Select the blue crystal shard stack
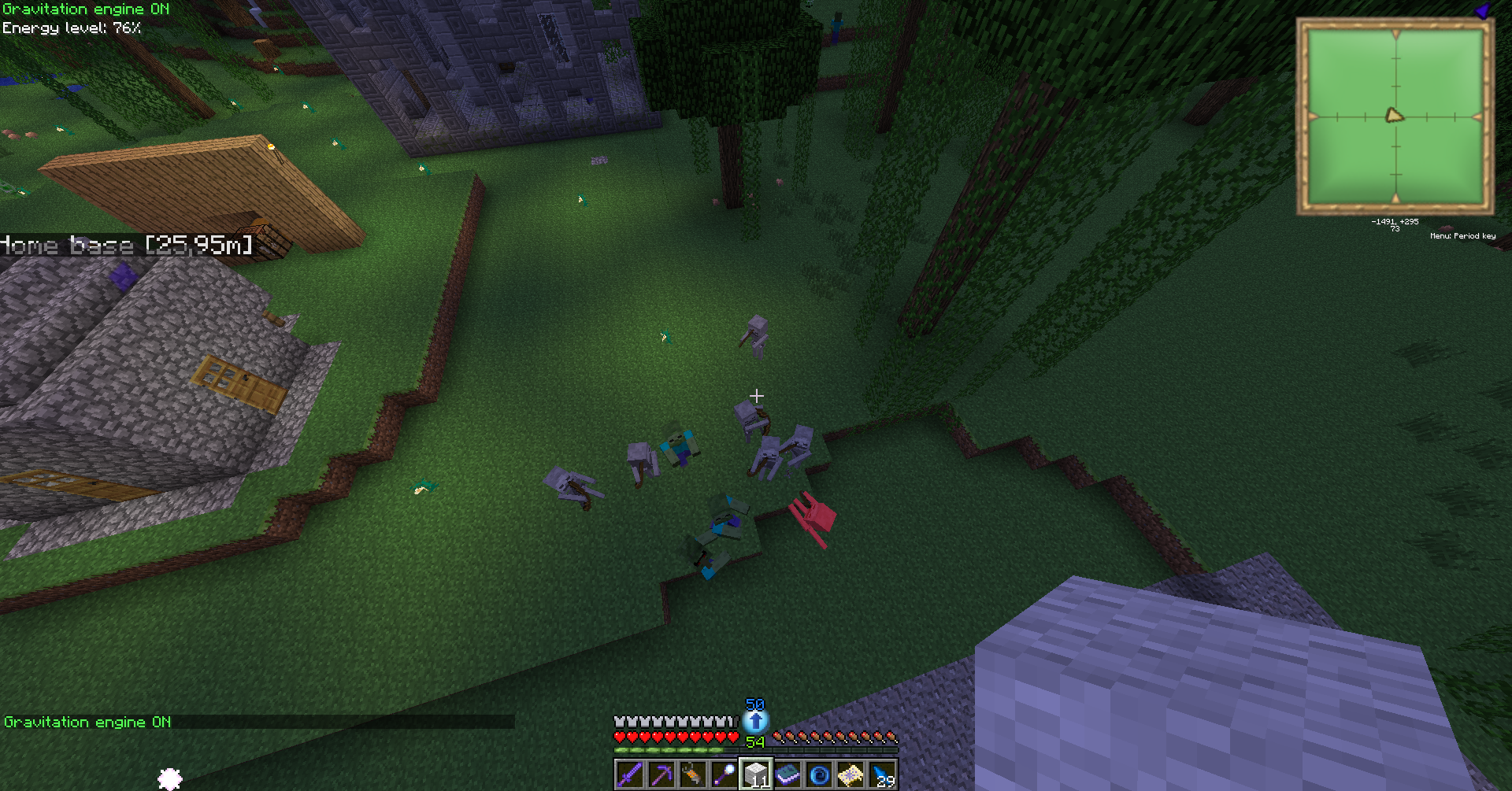 pyautogui.click(x=882, y=775)
